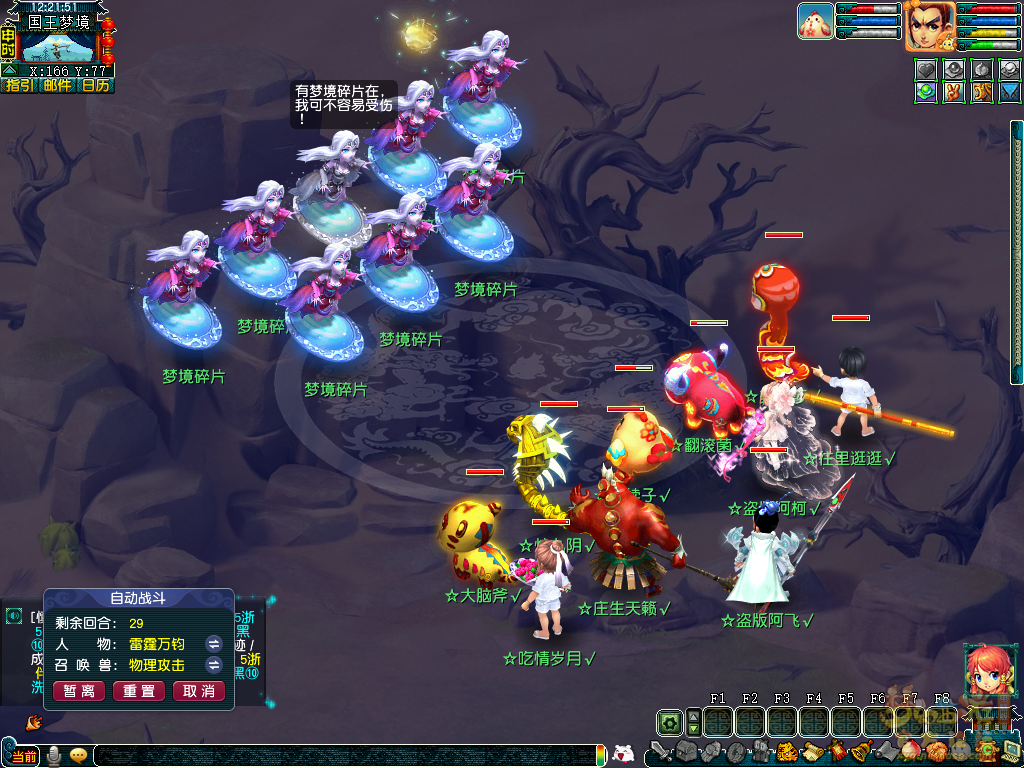The image size is (1024, 768).
Task: Click the microphone voice chat icon
Action: (54, 756)
